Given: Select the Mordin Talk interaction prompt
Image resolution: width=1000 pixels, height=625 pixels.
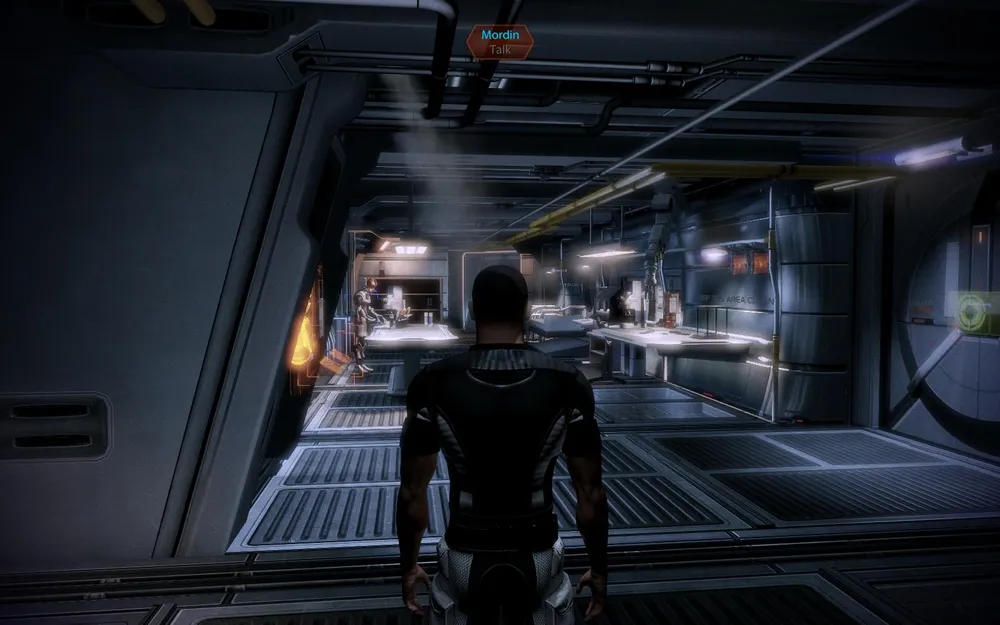Looking at the screenshot, I should tap(500, 41).
